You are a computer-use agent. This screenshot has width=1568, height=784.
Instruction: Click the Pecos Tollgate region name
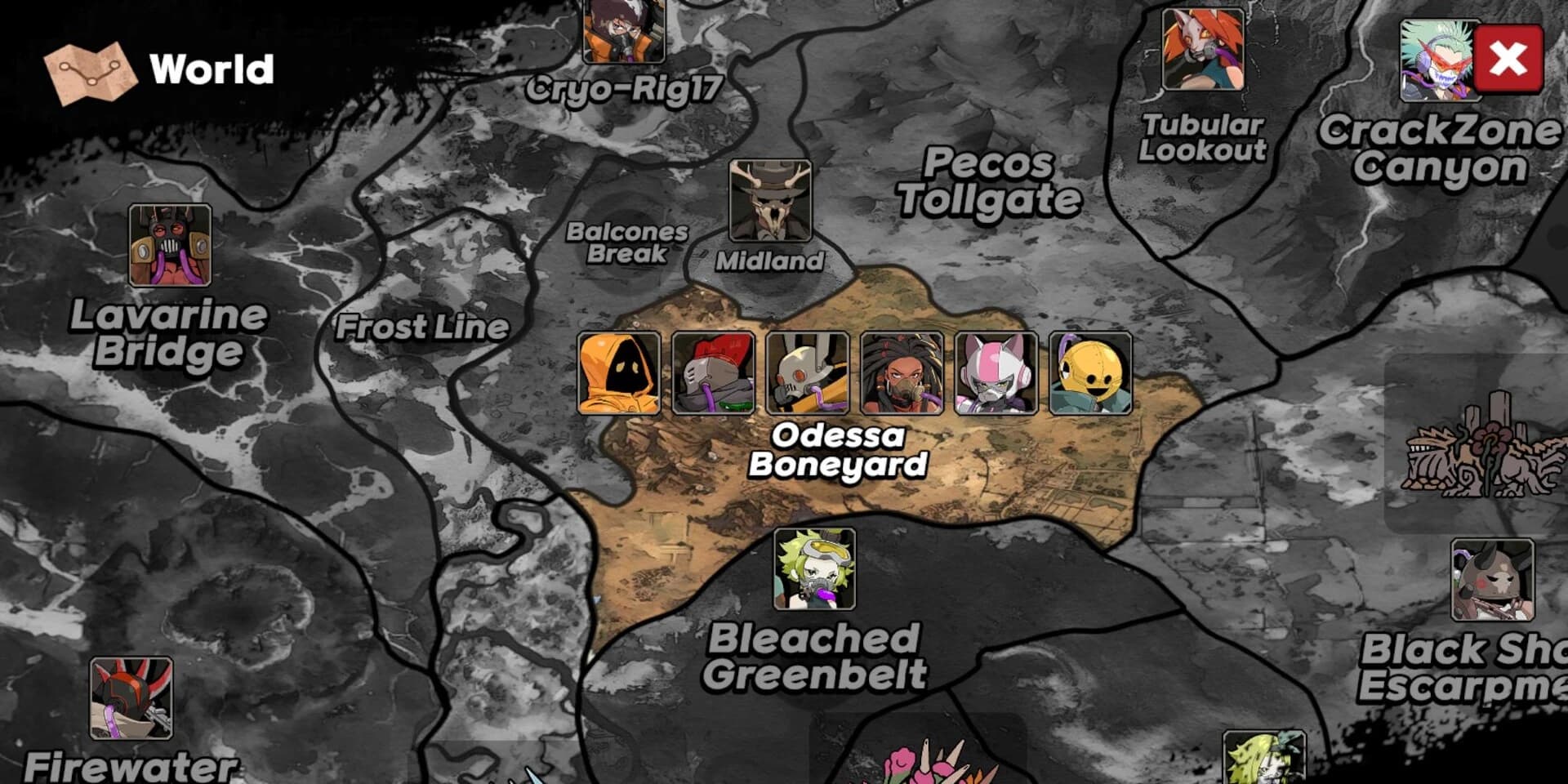[x=991, y=184]
